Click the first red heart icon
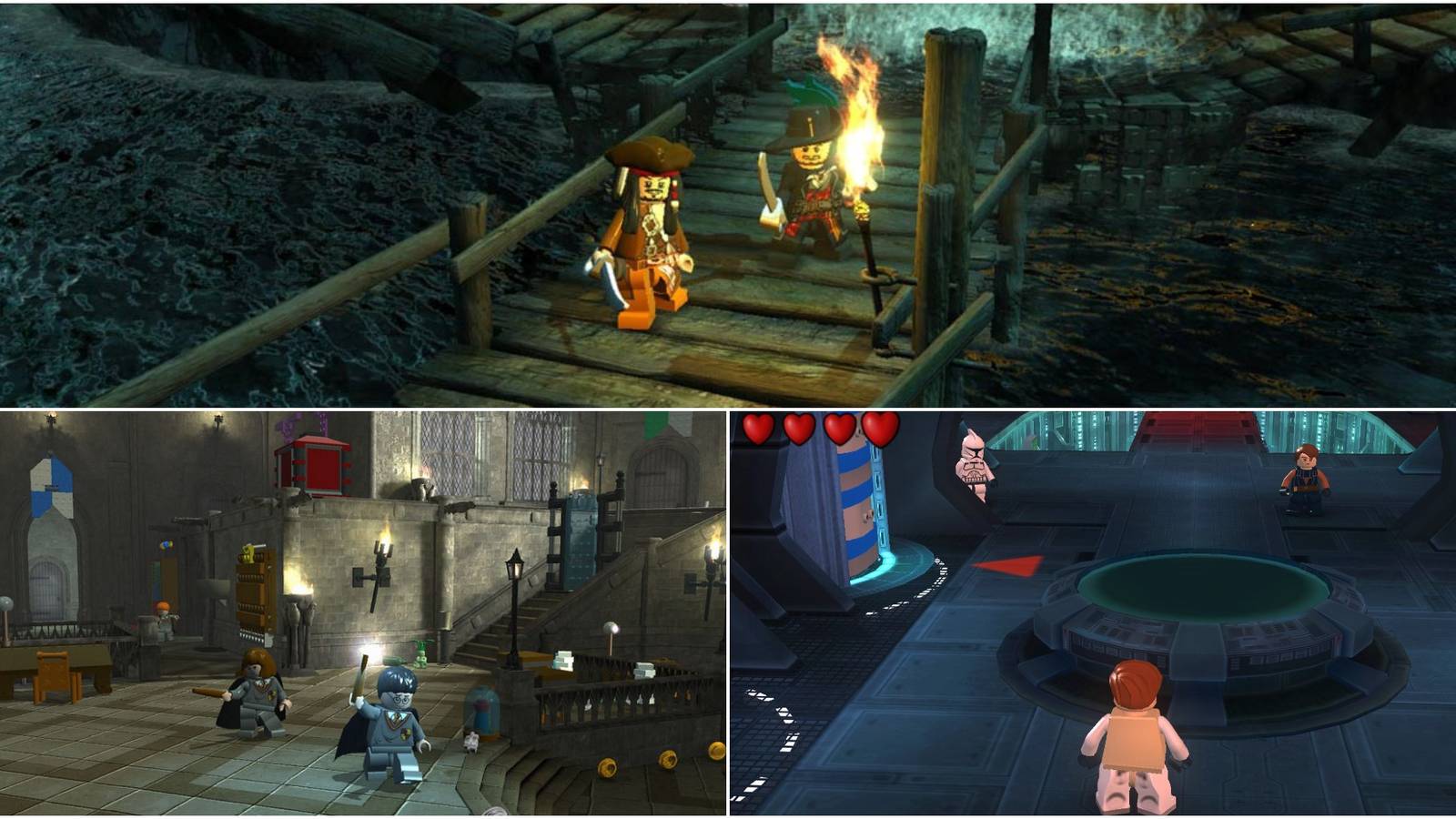Screen dimensions: 1456x819 [x=757, y=428]
